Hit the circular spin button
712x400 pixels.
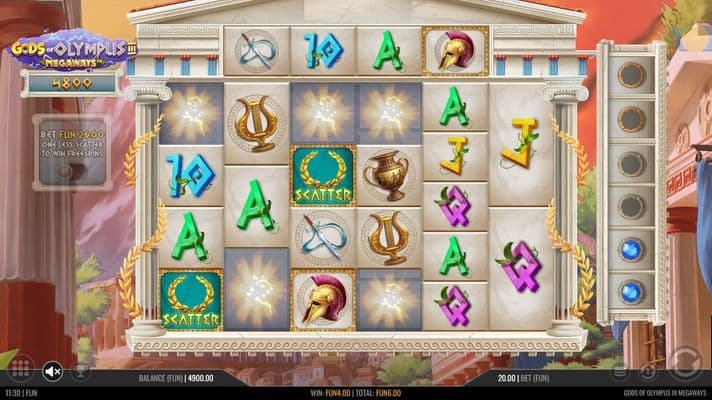point(685,360)
